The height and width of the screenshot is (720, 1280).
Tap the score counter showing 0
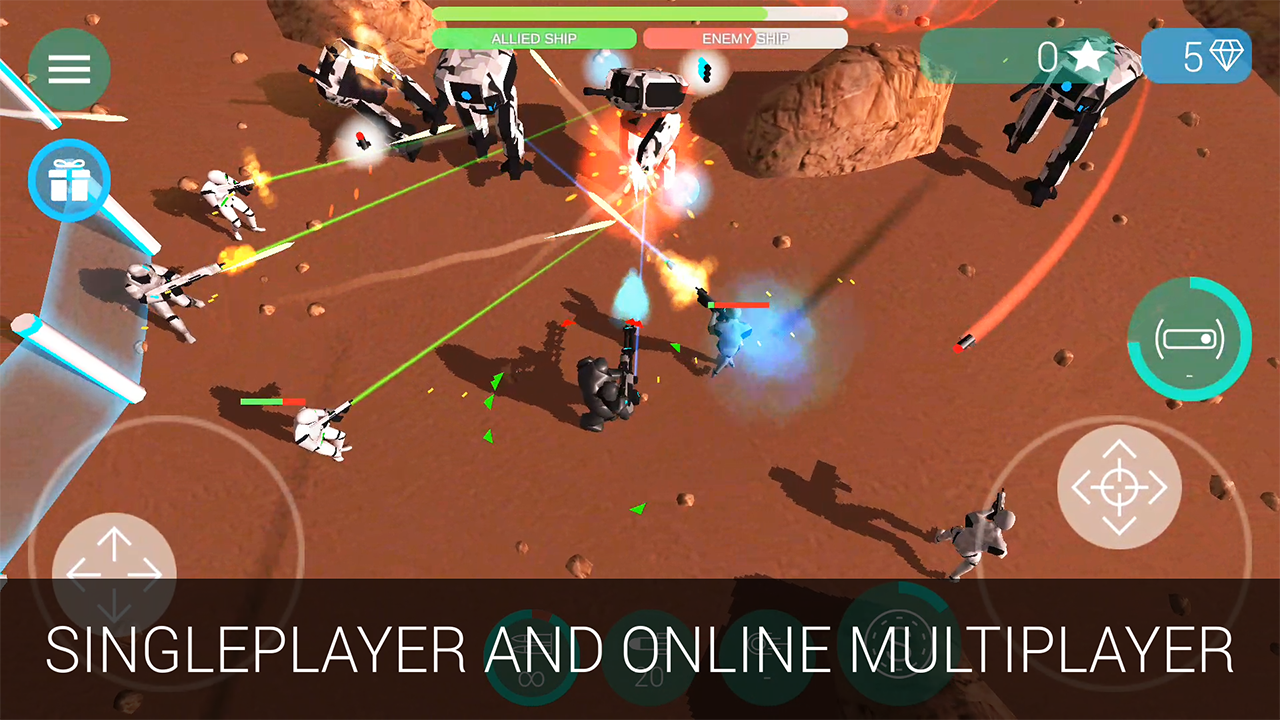point(1048,57)
